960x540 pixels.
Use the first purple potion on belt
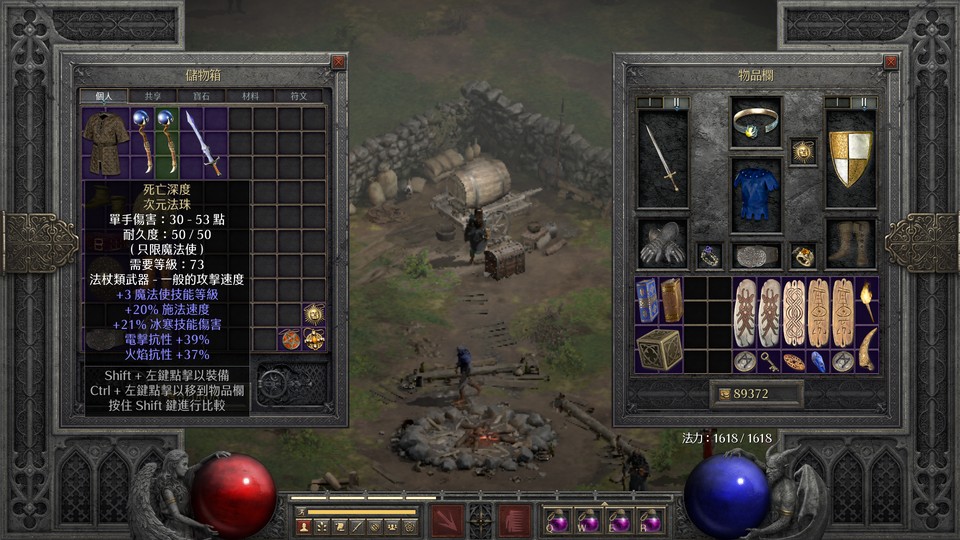click(x=556, y=521)
